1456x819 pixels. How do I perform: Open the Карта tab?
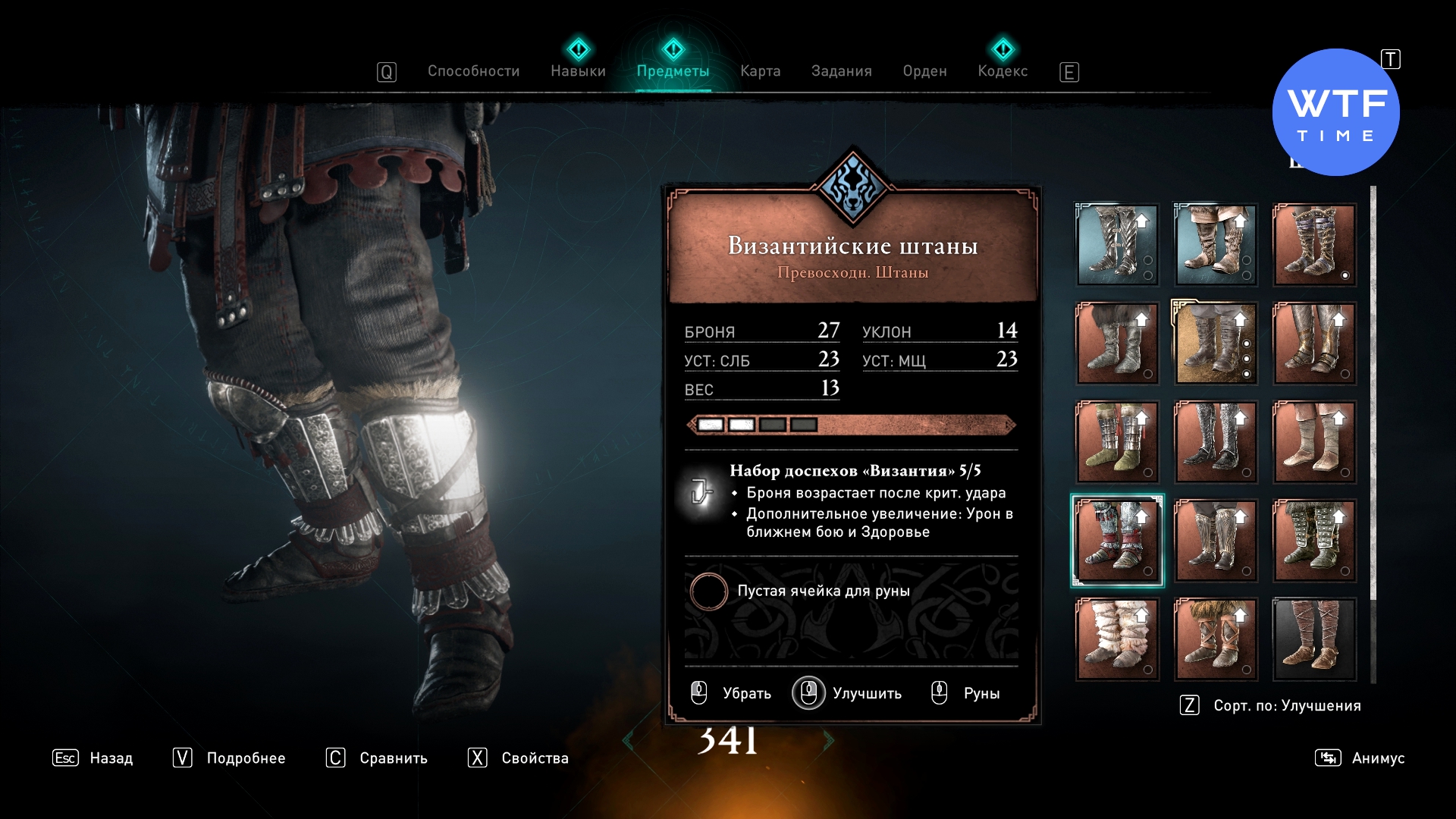pyautogui.click(x=760, y=71)
